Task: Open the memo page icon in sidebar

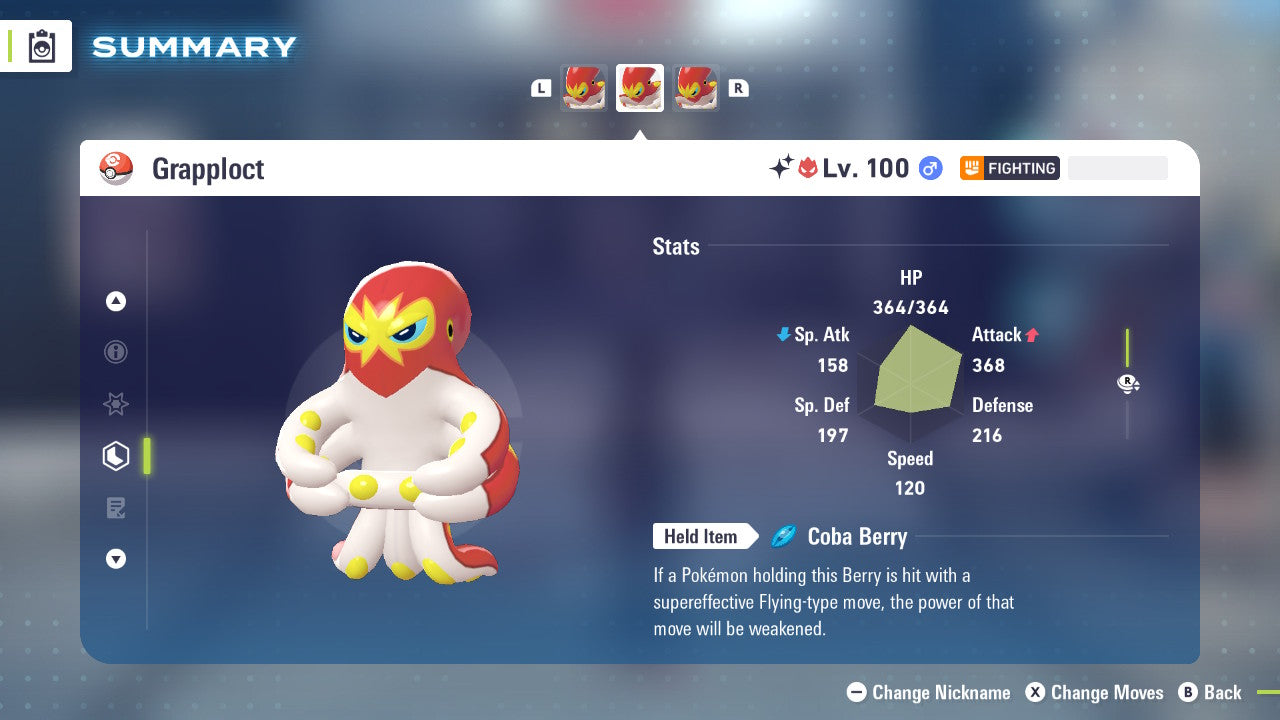Action: pyautogui.click(x=116, y=507)
